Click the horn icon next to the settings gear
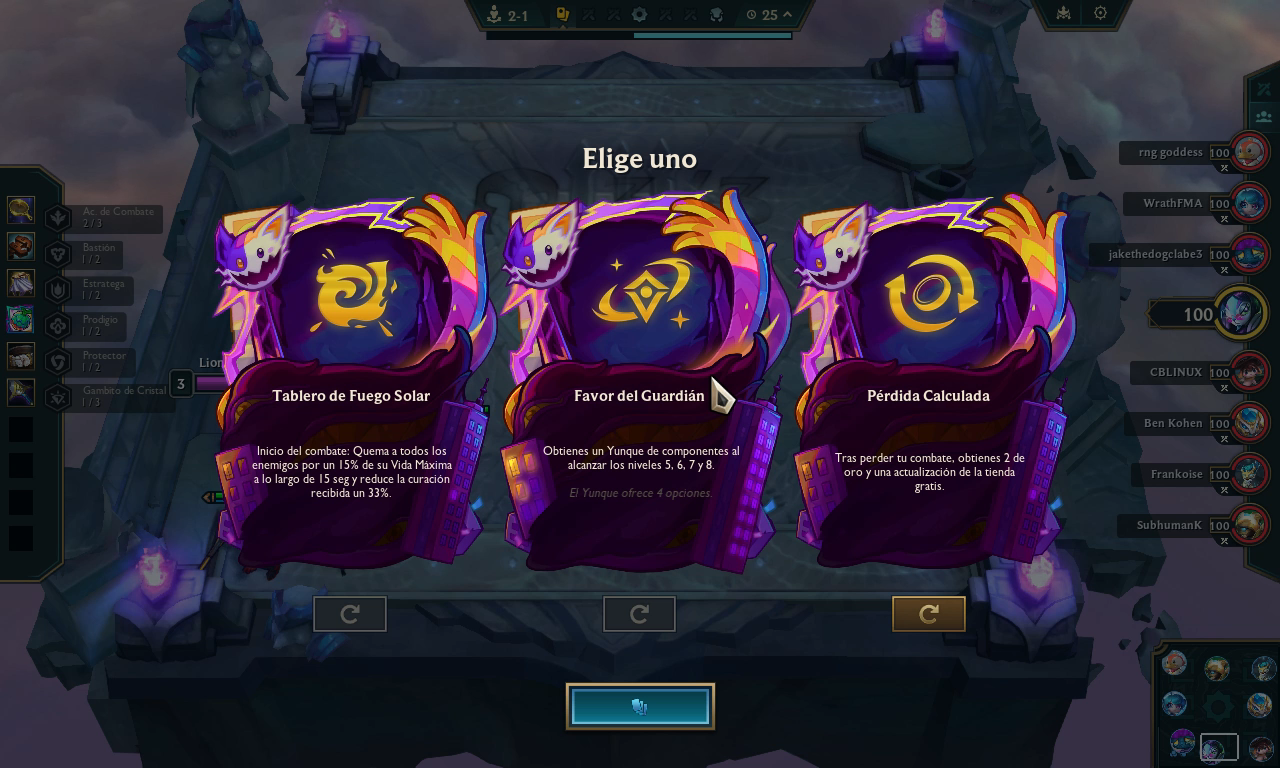 coord(1064,13)
